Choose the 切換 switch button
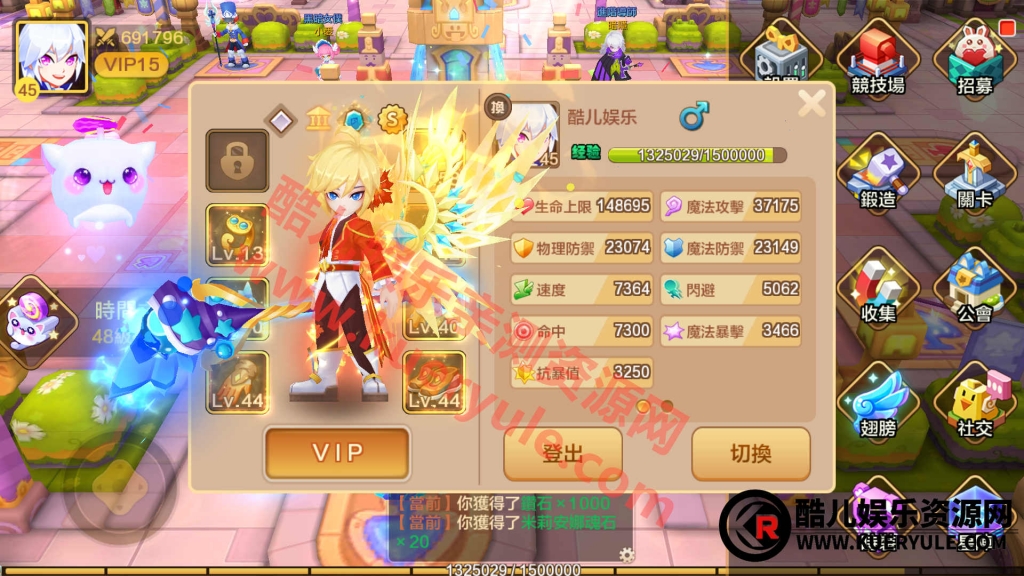This screenshot has width=1024, height=576. pos(750,453)
